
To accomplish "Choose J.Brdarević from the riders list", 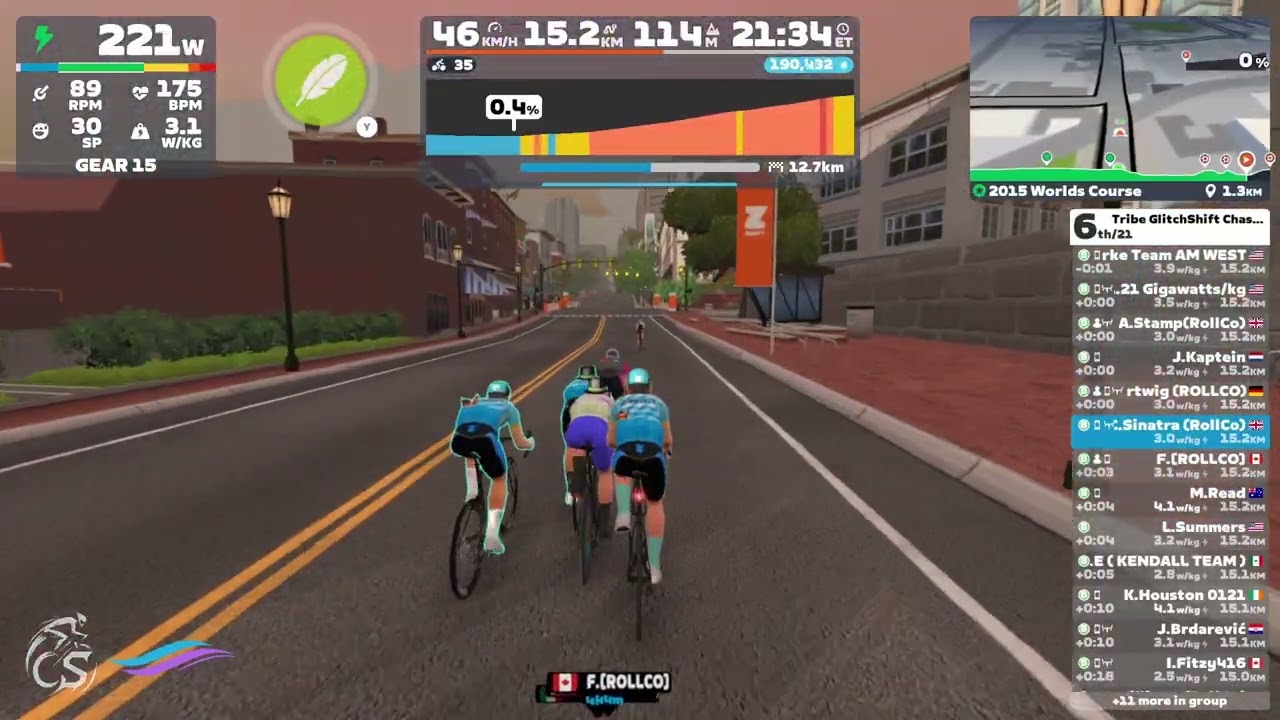I will pyautogui.click(x=1170, y=635).
